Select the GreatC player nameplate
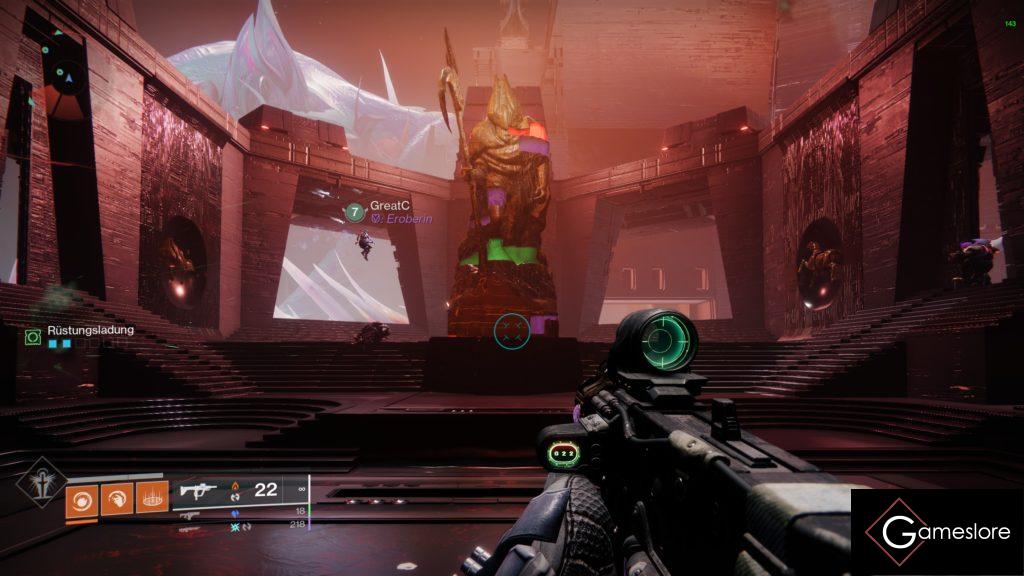The width and height of the screenshot is (1024, 576). 384,205
